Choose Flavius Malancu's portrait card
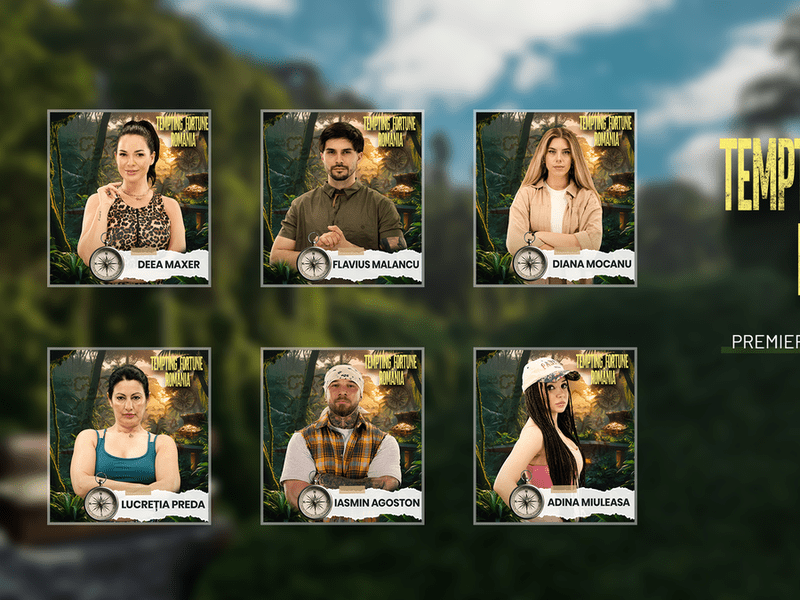 (x=342, y=198)
